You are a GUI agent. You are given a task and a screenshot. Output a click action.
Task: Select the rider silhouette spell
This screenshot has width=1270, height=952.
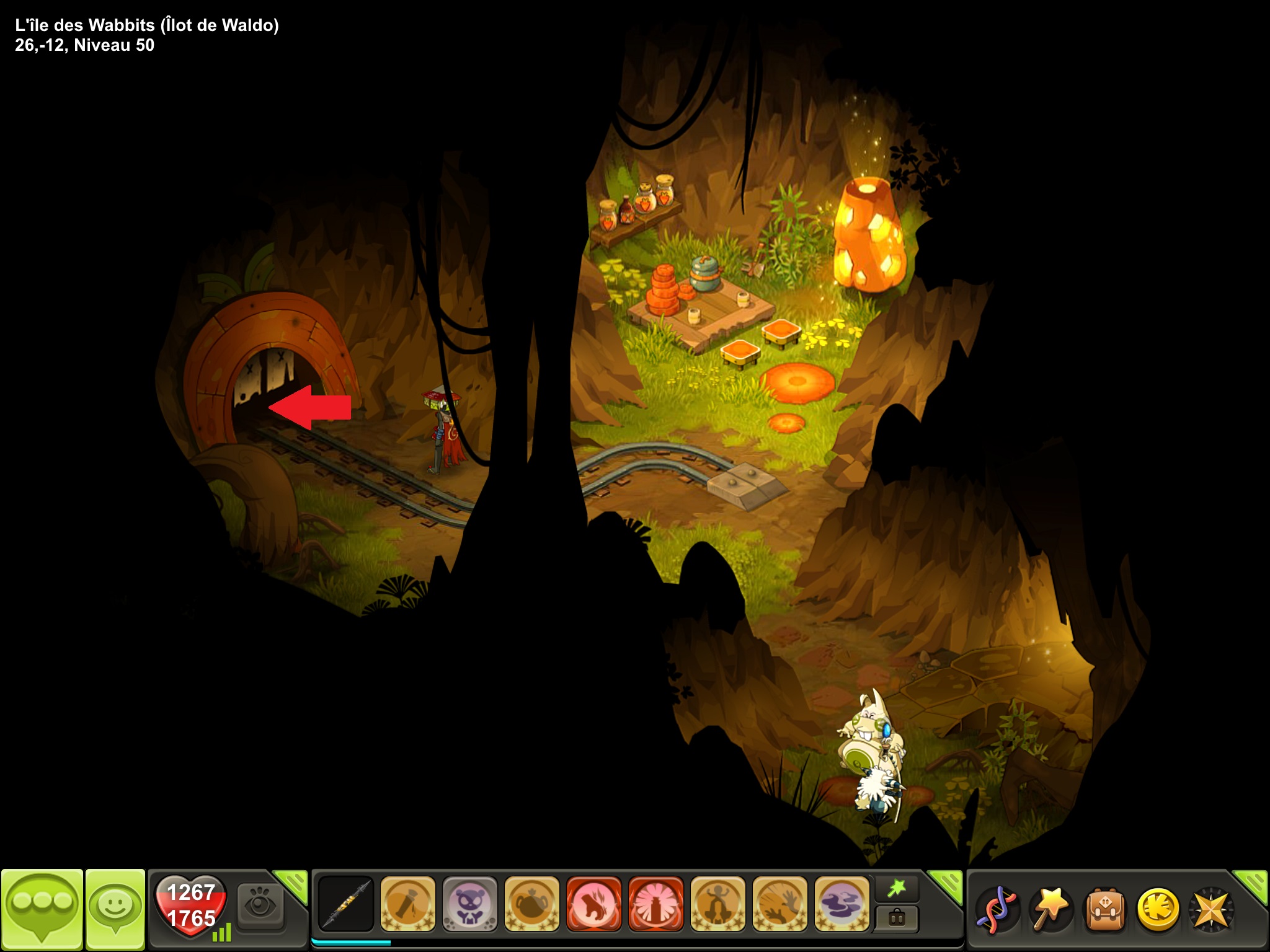click(x=717, y=904)
